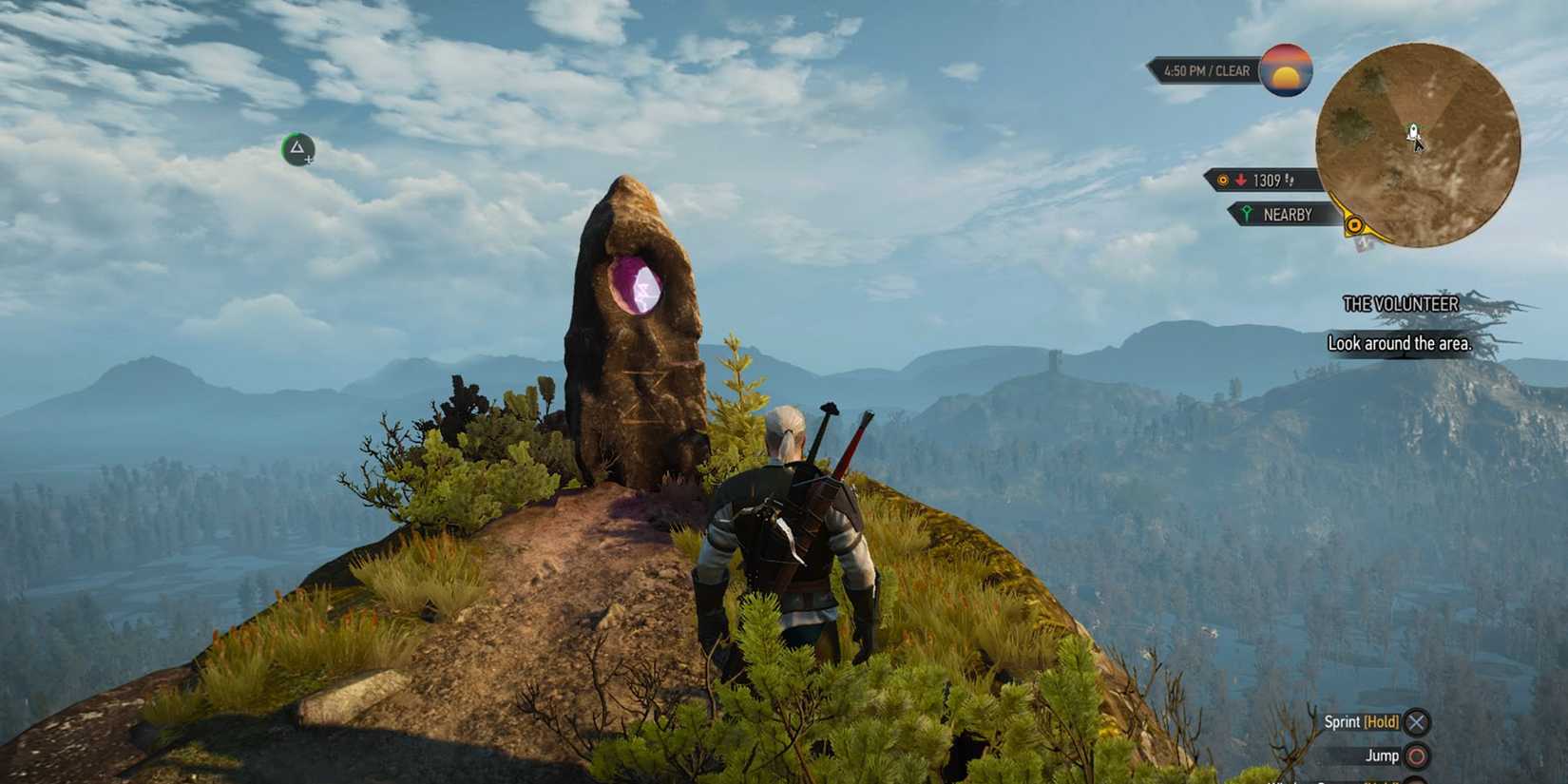
Task: Click the yellow objective marker below the minimap
Action: (1352, 226)
